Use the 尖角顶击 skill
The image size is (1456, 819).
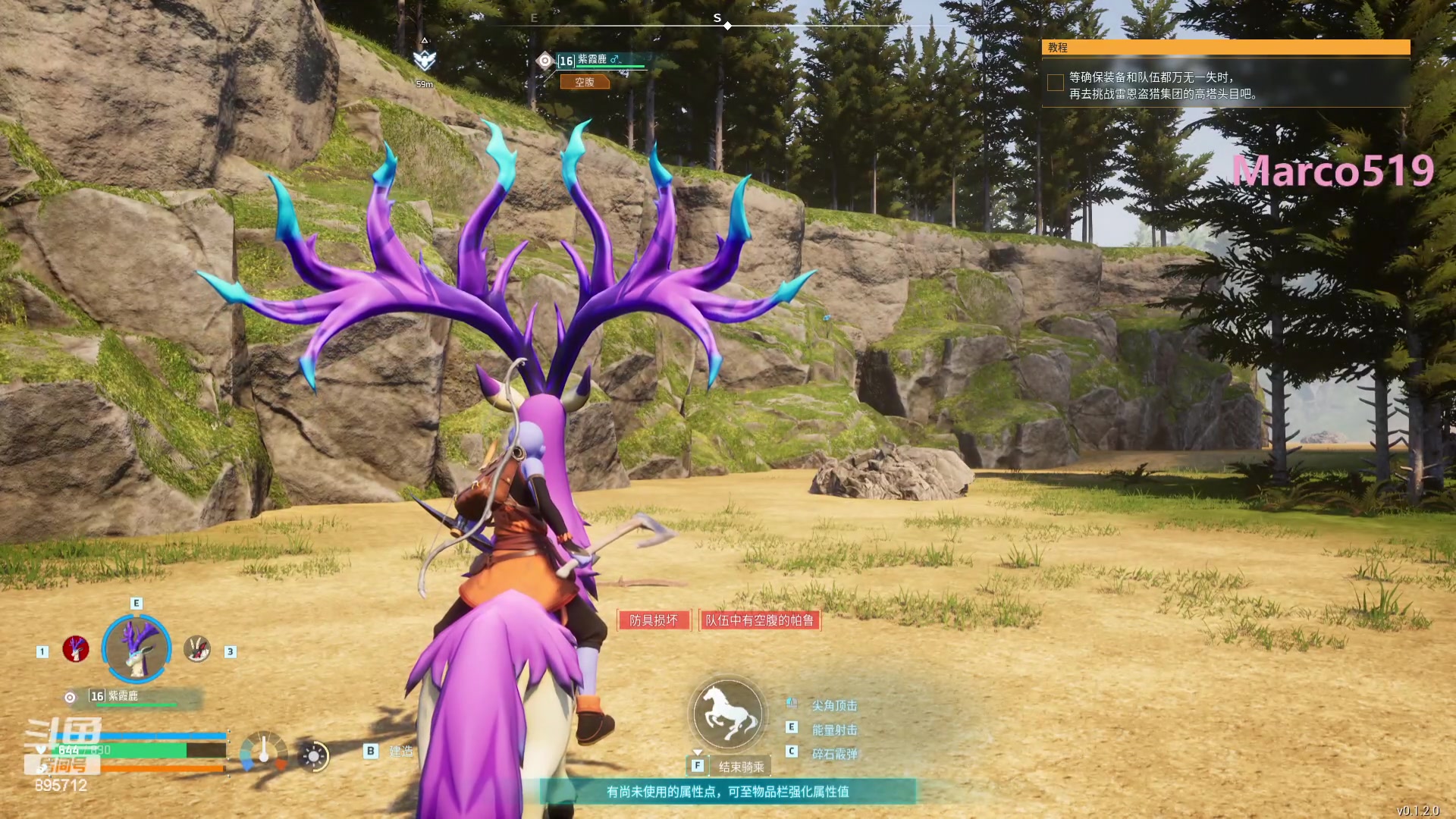coord(834,706)
